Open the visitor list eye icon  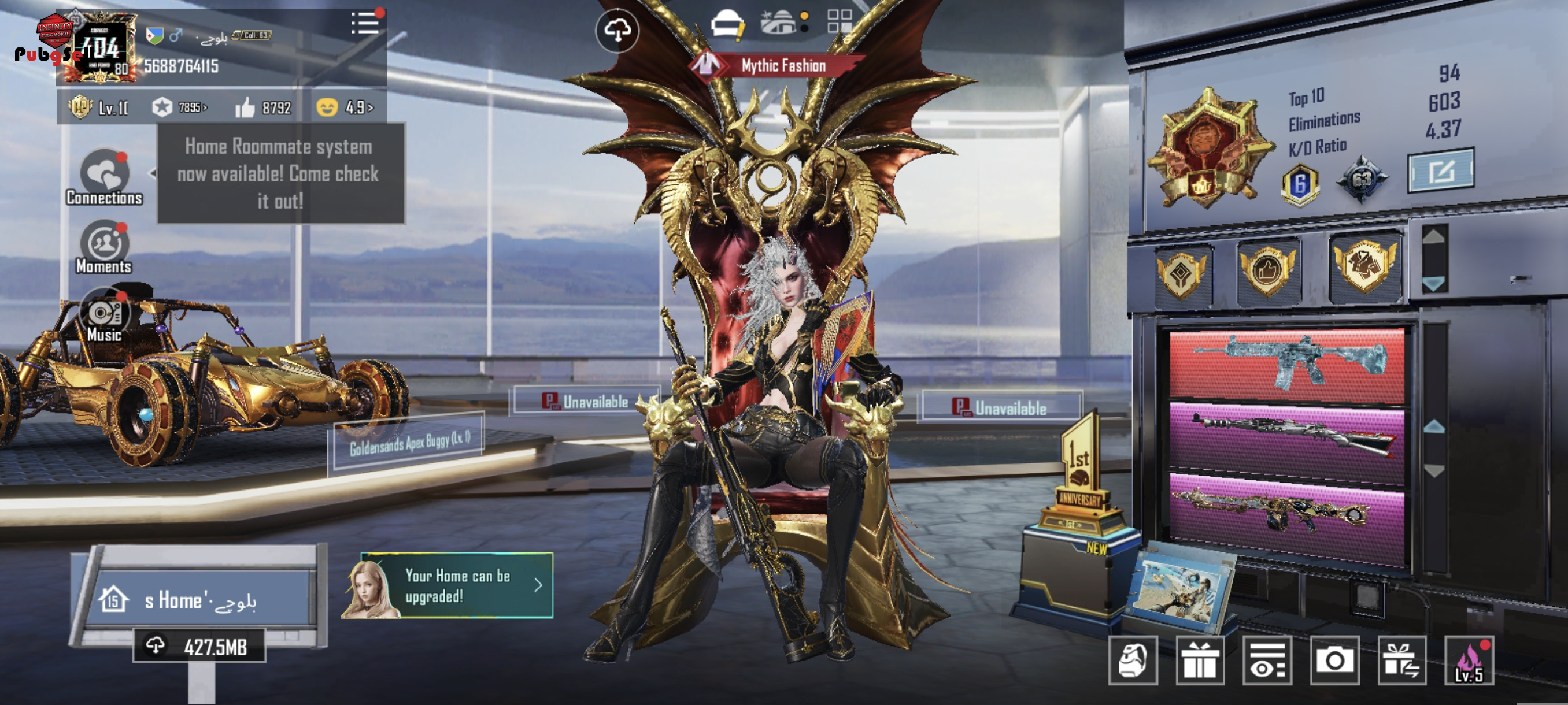(1267, 661)
